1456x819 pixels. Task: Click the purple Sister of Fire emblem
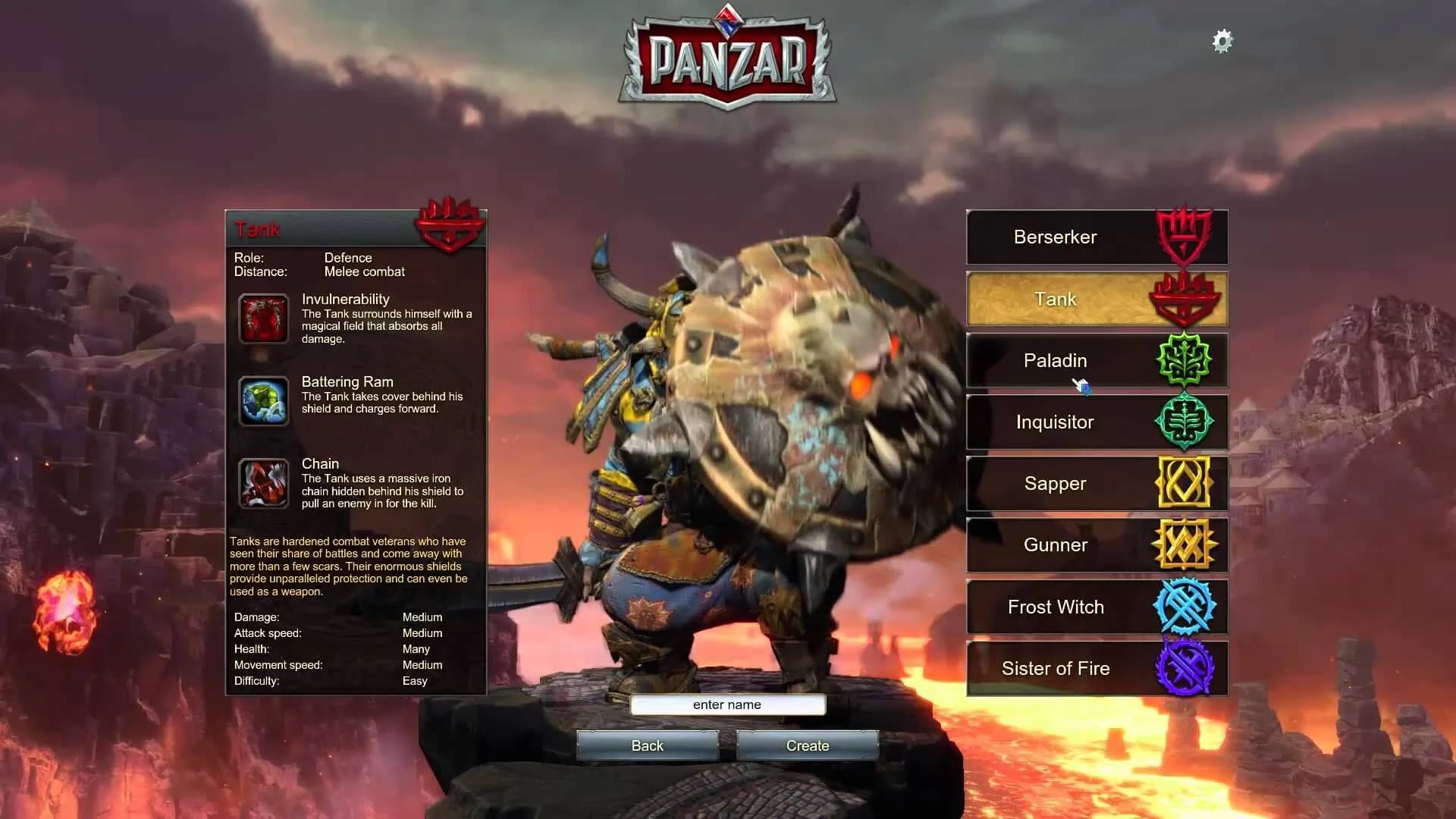(1184, 668)
